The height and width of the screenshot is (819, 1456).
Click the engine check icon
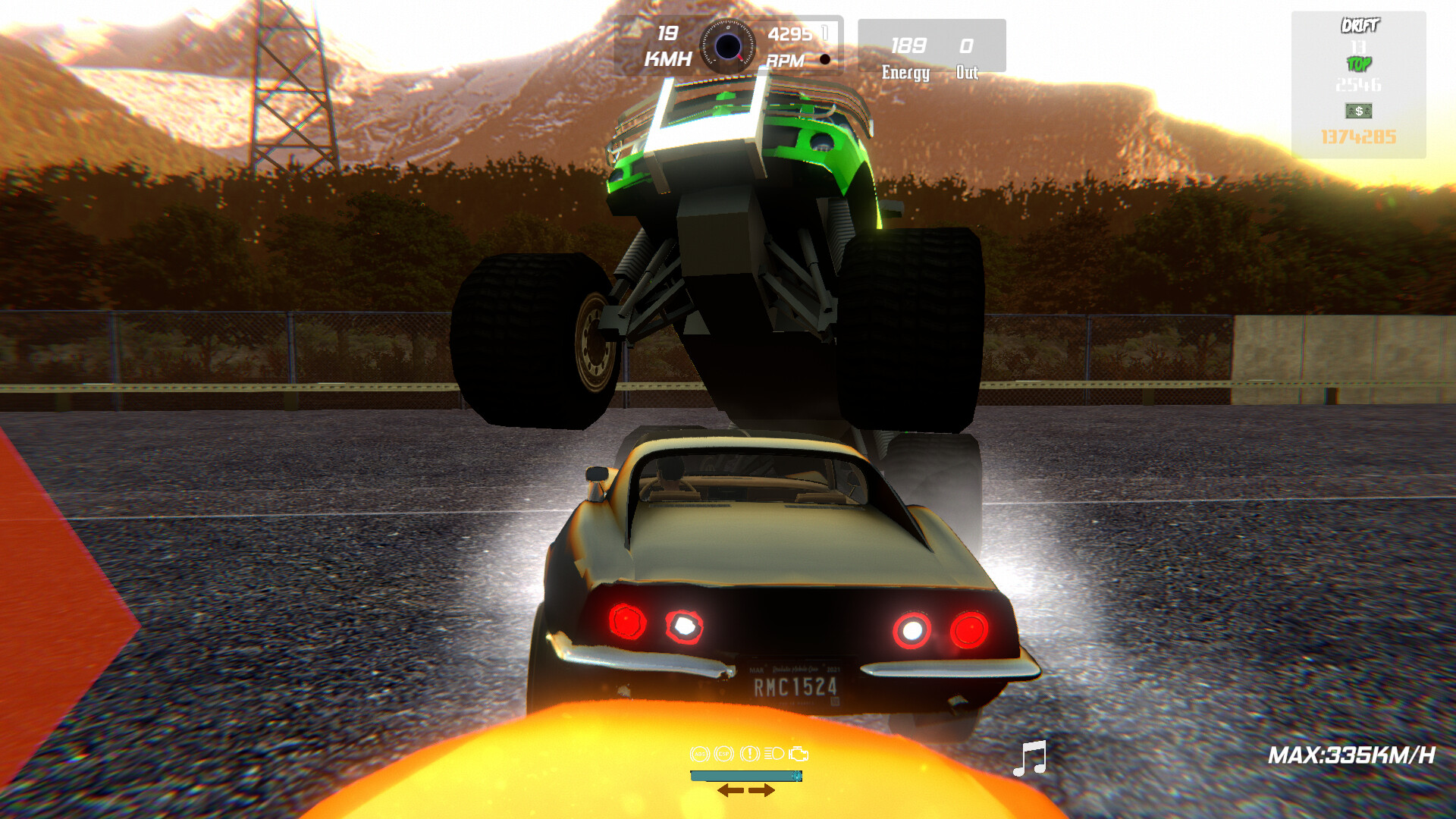click(x=798, y=753)
